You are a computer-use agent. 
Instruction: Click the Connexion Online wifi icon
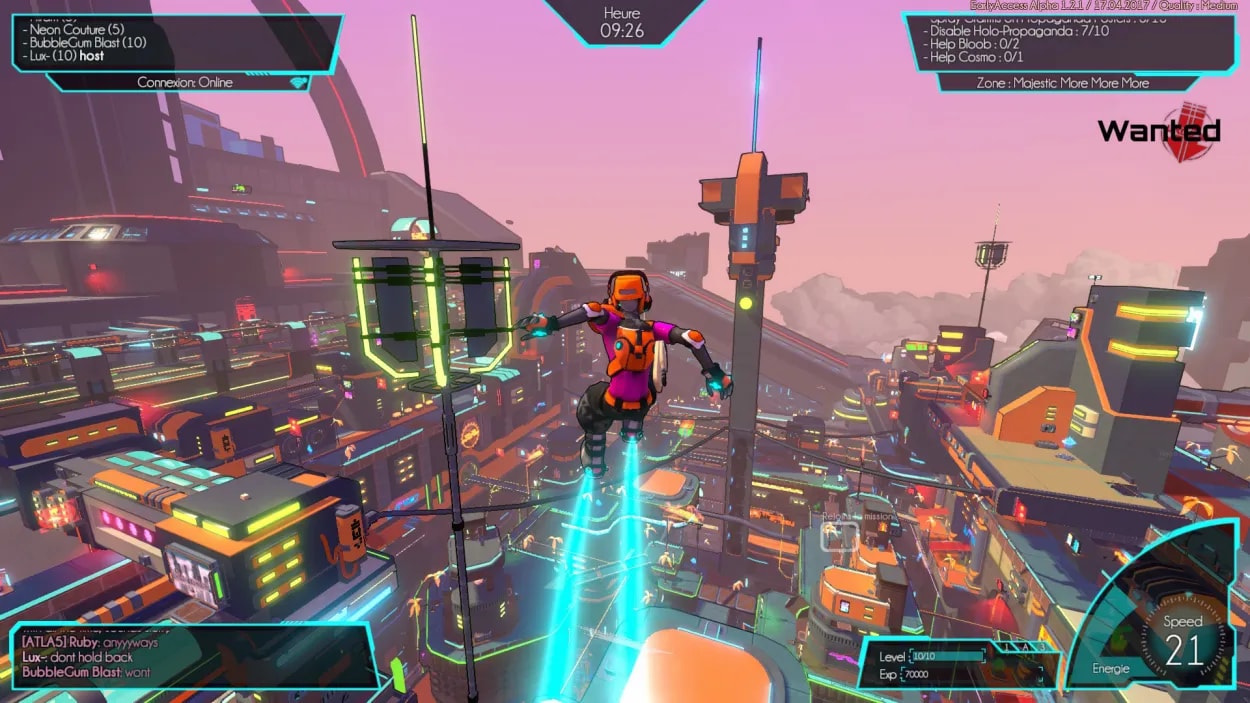[x=296, y=82]
